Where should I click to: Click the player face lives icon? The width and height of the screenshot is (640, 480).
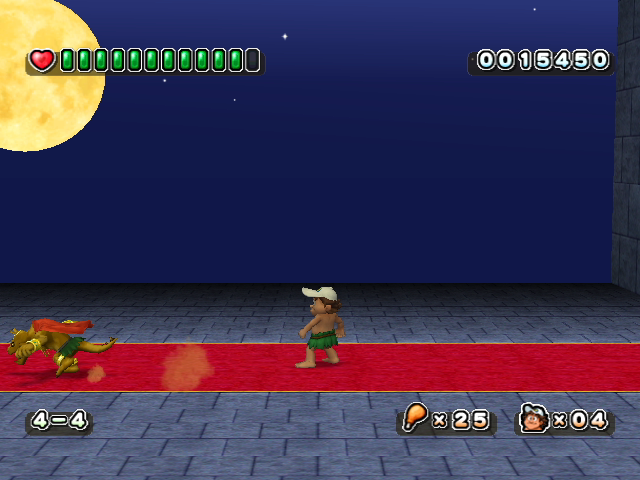[534, 418]
